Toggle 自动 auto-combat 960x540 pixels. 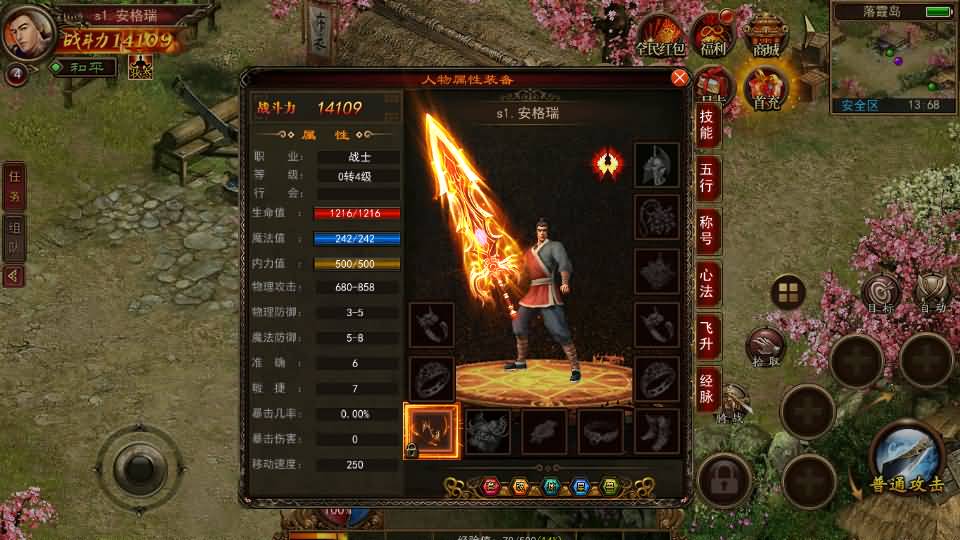pos(932,293)
